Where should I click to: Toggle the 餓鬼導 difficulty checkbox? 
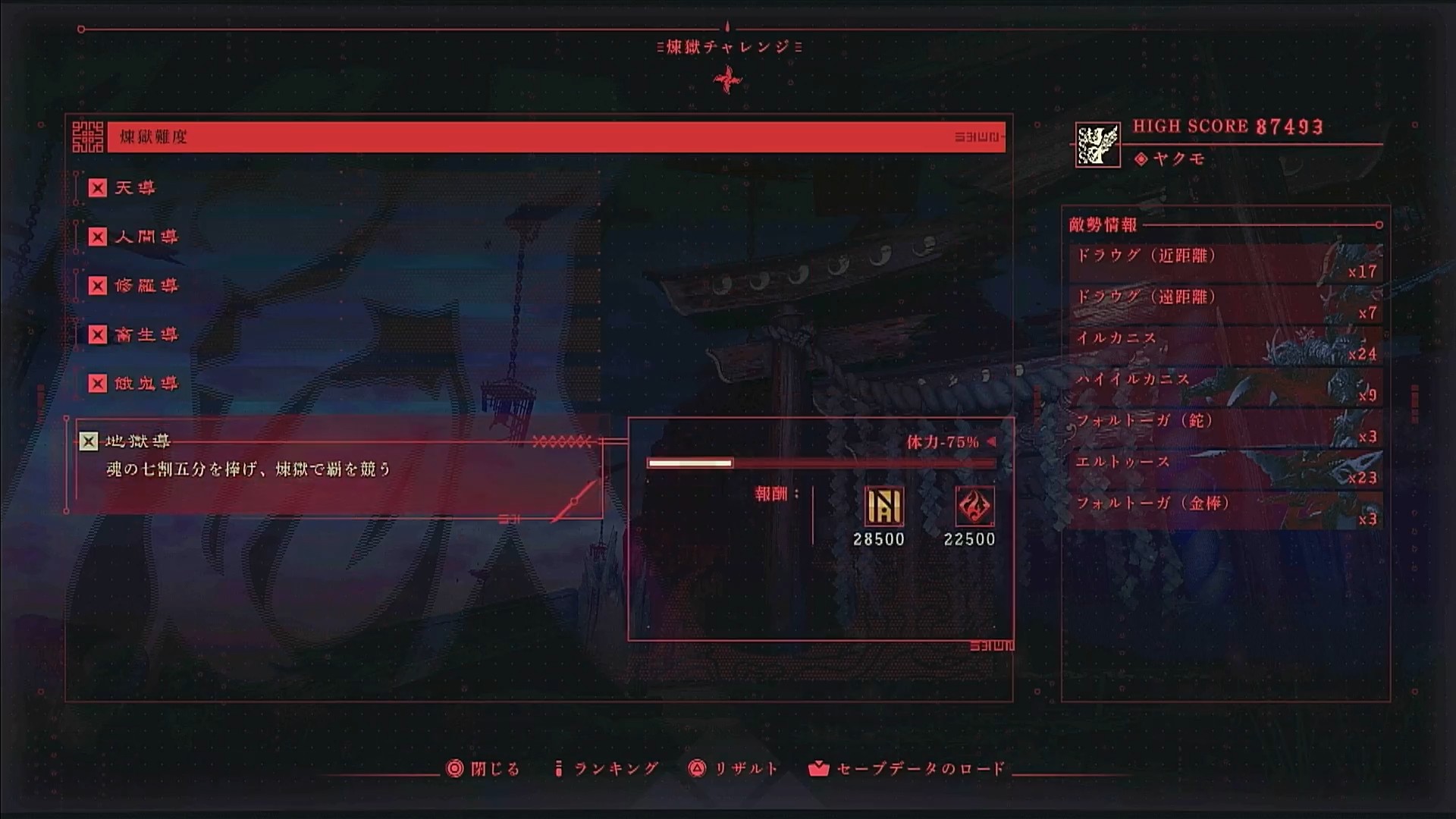98,384
